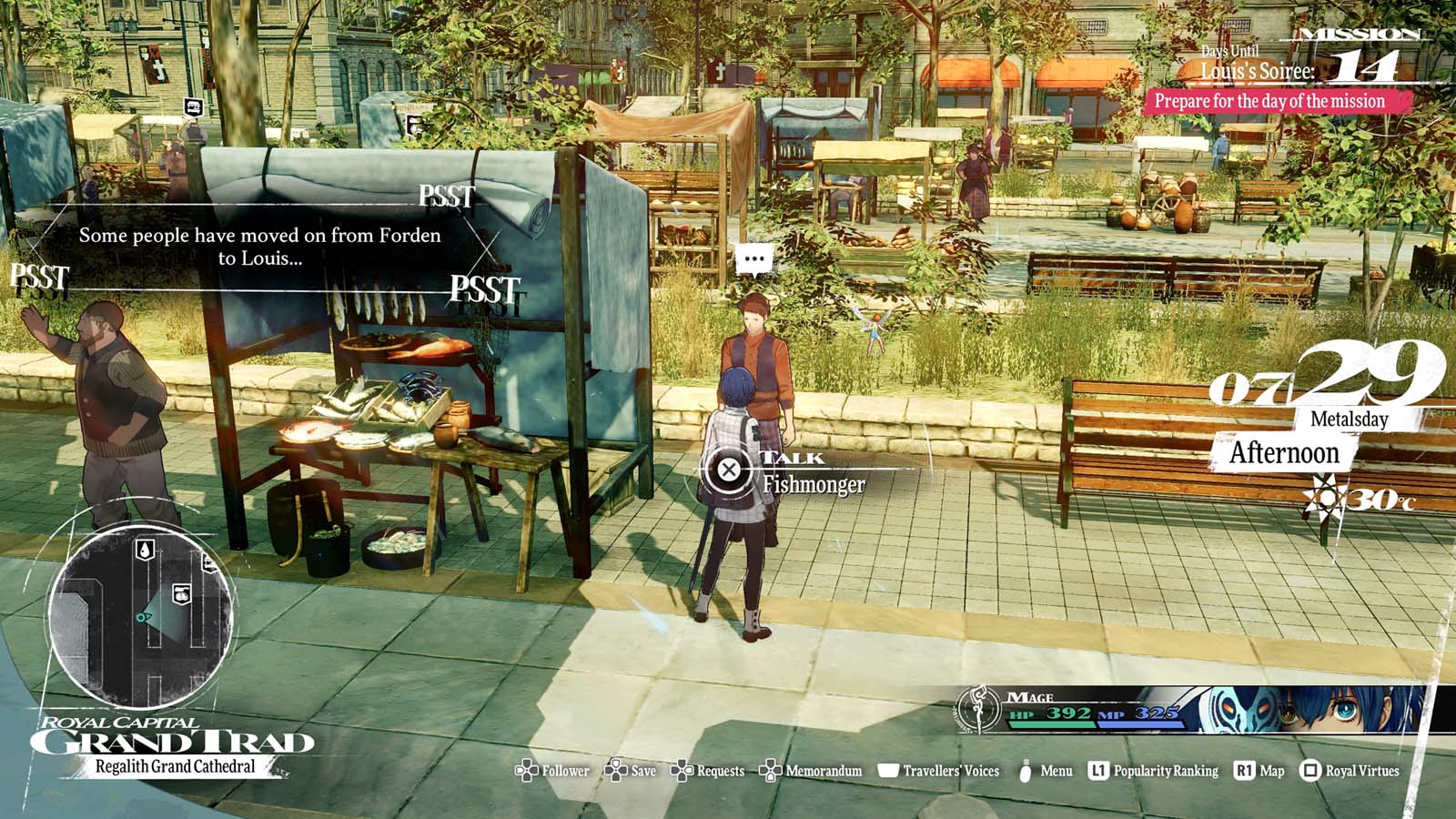This screenshot has height=819, width=1456.
Task: Show the Royal Virtues
Action: [x=1350, y=771]
